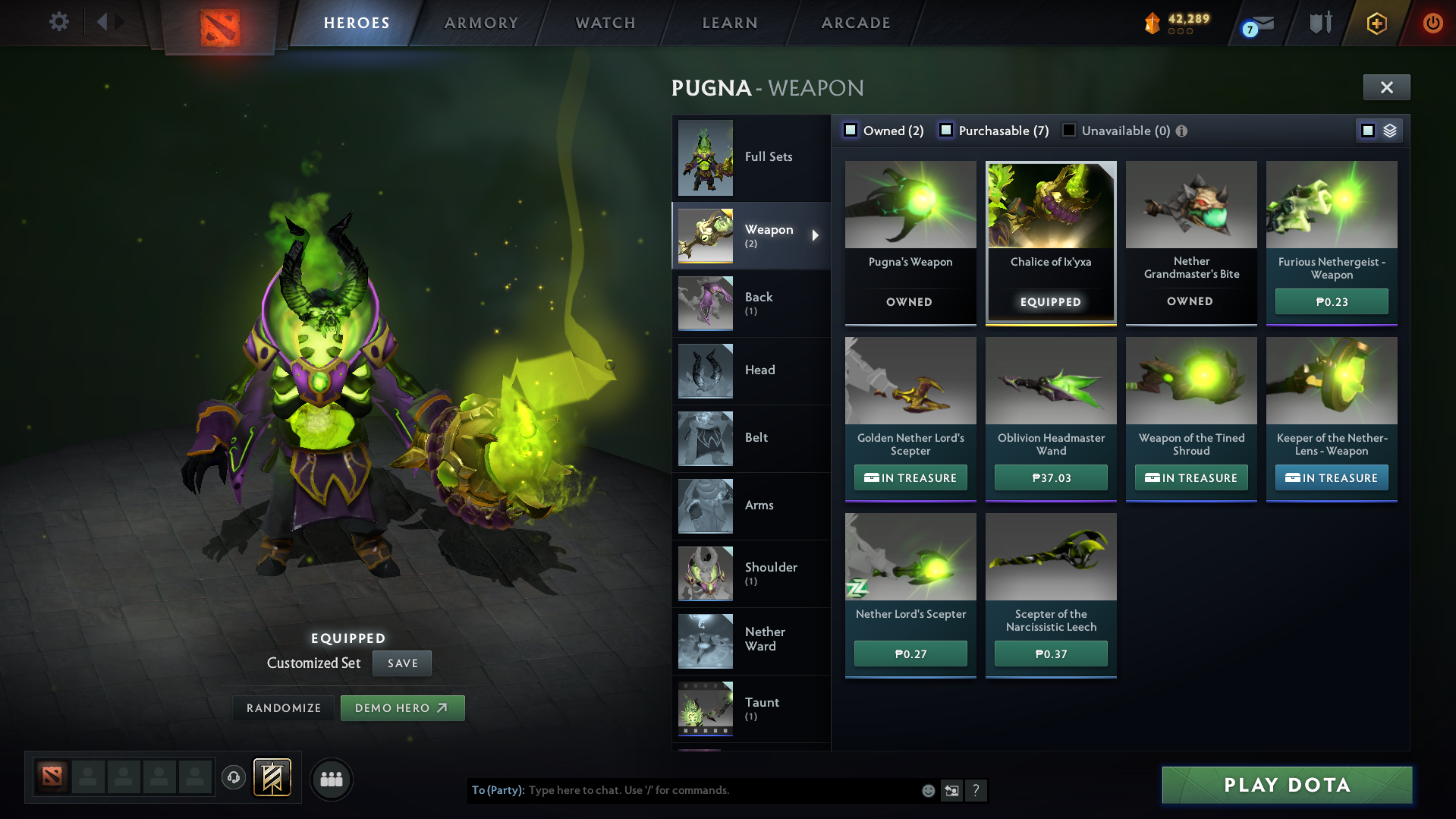Disable the Purchasable (7) filter checkbox
1456x819 pixels.
pos(946,130)
